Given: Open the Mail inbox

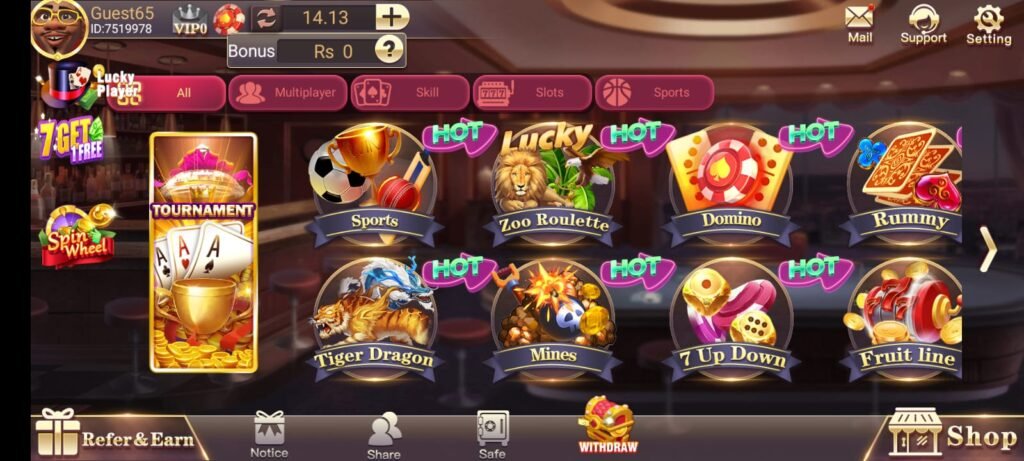Looking at the screenshot, I should [859, 23].
